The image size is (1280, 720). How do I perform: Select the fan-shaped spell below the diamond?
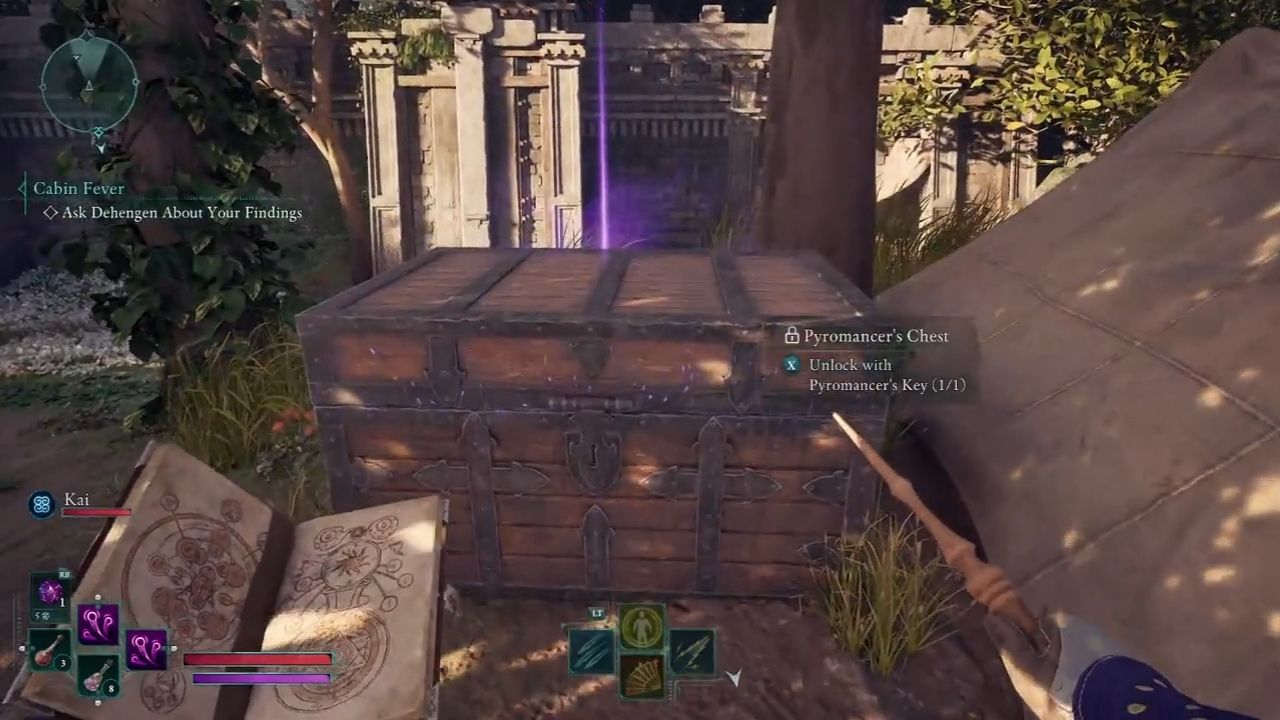pyautogui.click(x=641, y=677)
